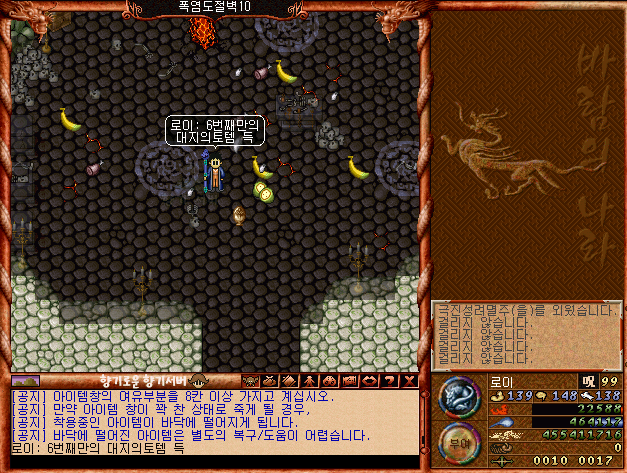Click the 呪 spell indicator beside the level
The image size is (627, 473).
pos(588,381)
